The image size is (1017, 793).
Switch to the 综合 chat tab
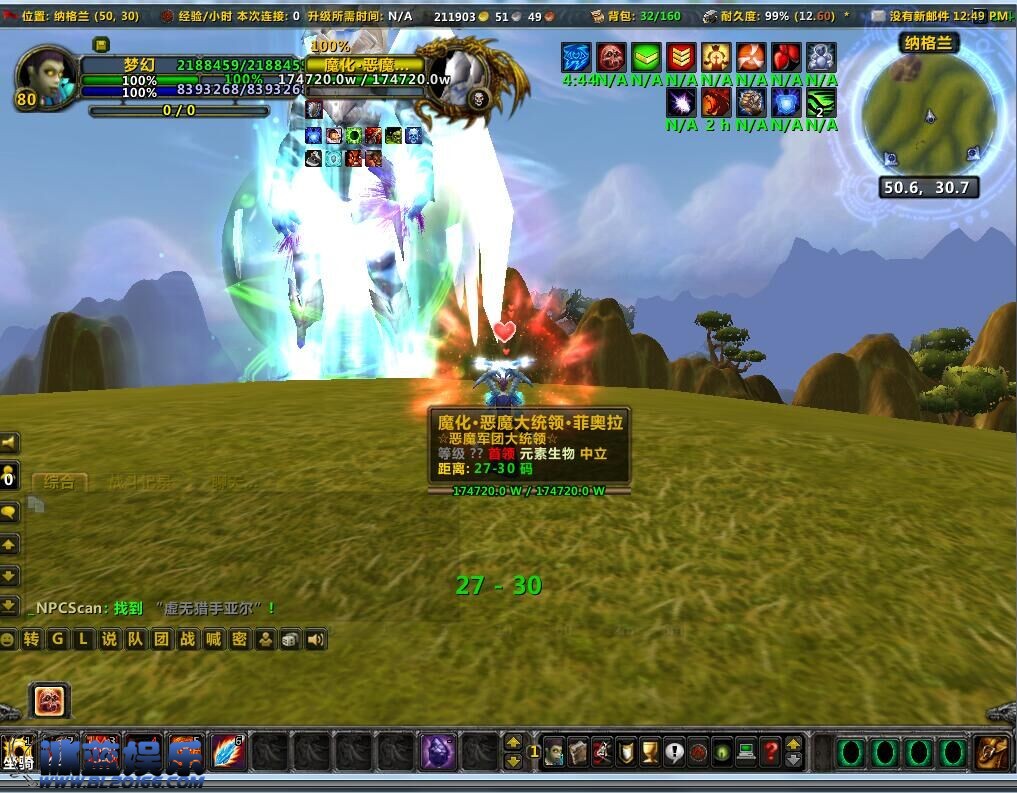coord(59,482)
